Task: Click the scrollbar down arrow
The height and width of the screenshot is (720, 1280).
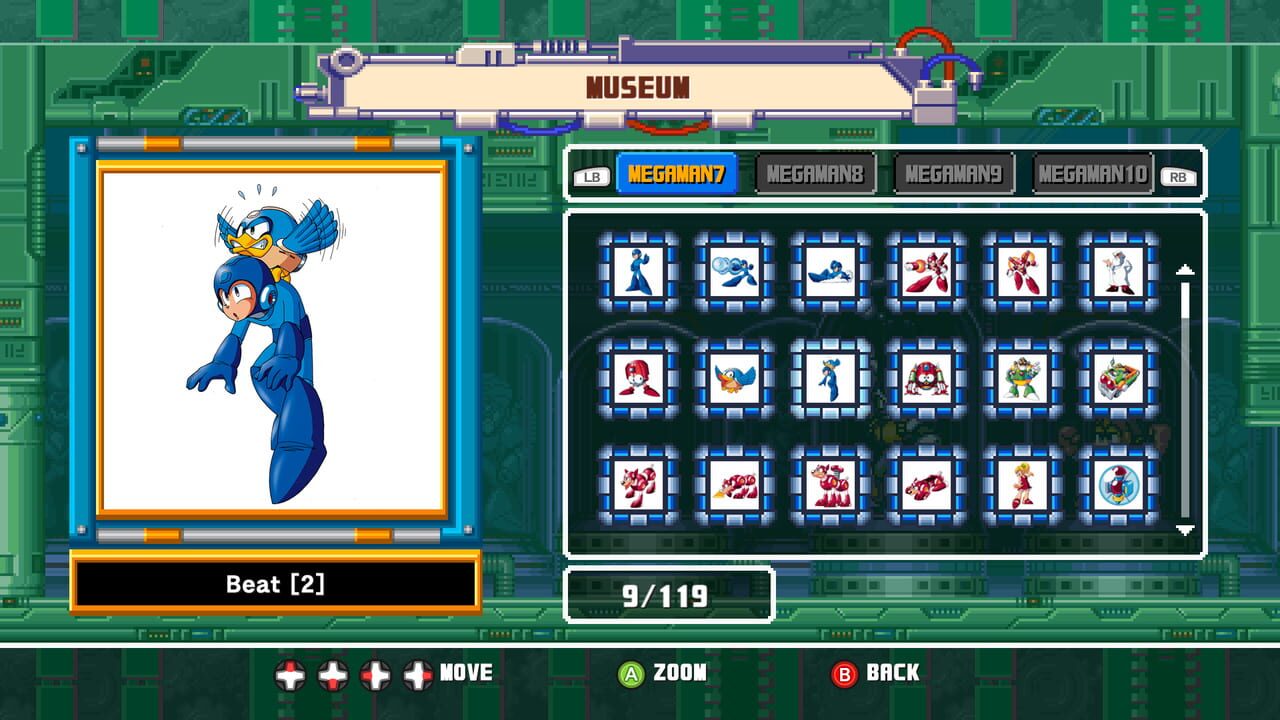Action: (x=1186, y=532)
